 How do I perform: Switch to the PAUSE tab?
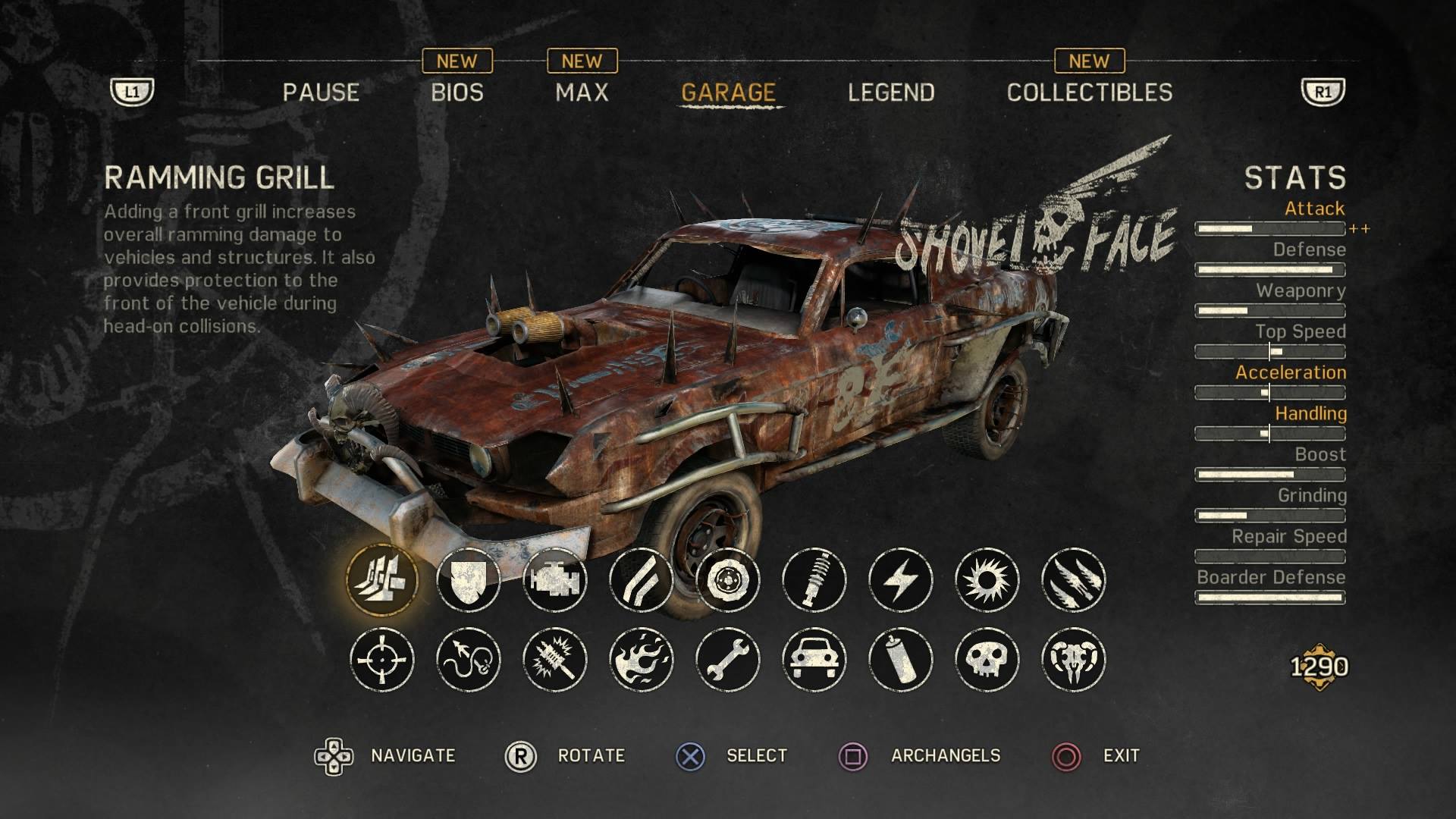(x=321, y=93)
